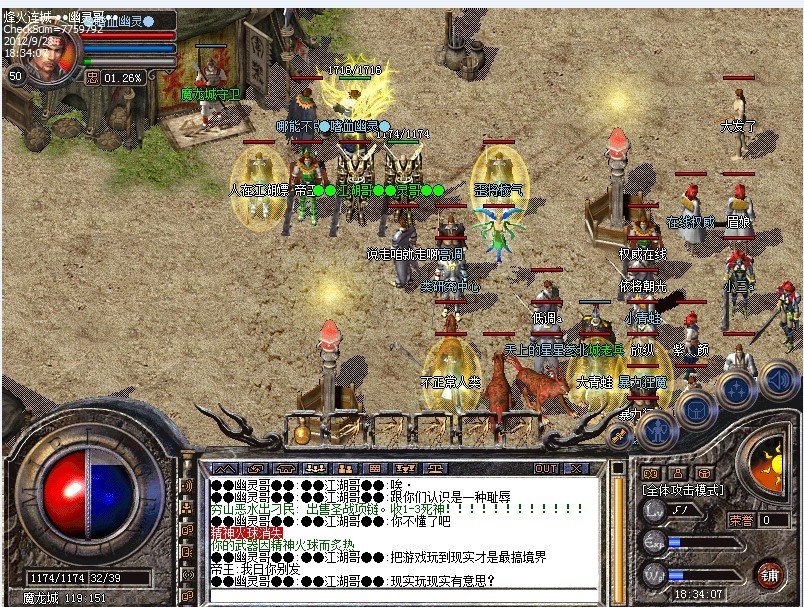804x607 pixels.
Task: Click the chat text input line
Action: [x=400, y=596]
